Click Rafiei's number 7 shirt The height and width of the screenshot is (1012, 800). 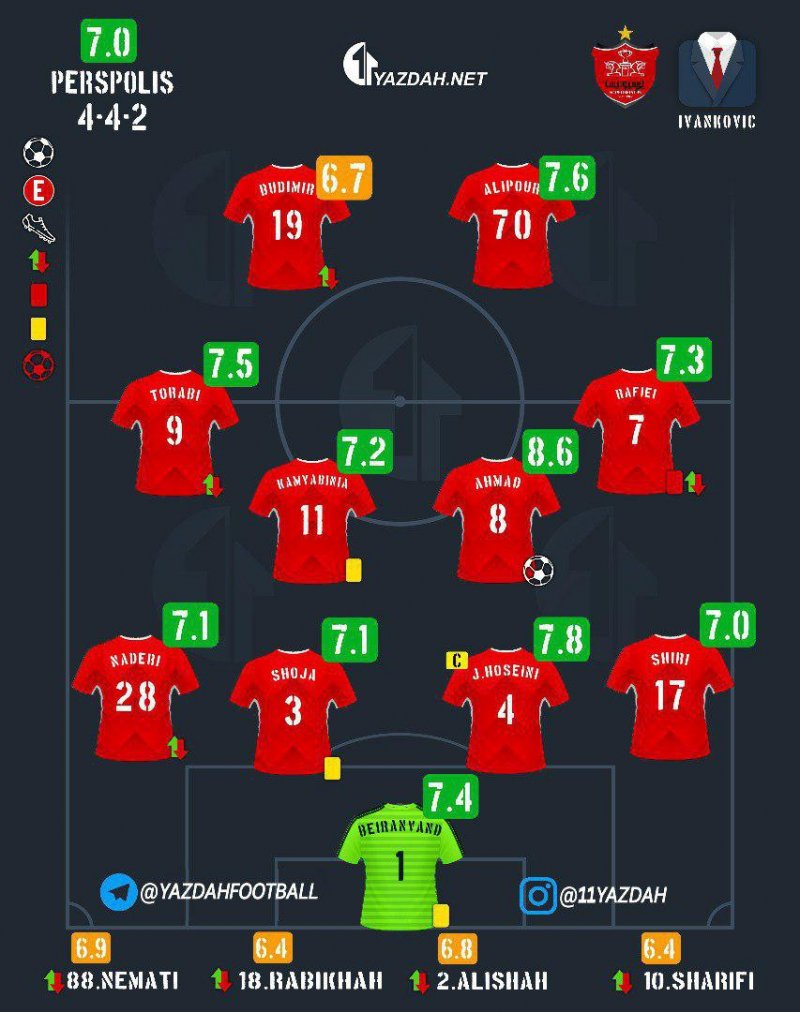(636, 428)
